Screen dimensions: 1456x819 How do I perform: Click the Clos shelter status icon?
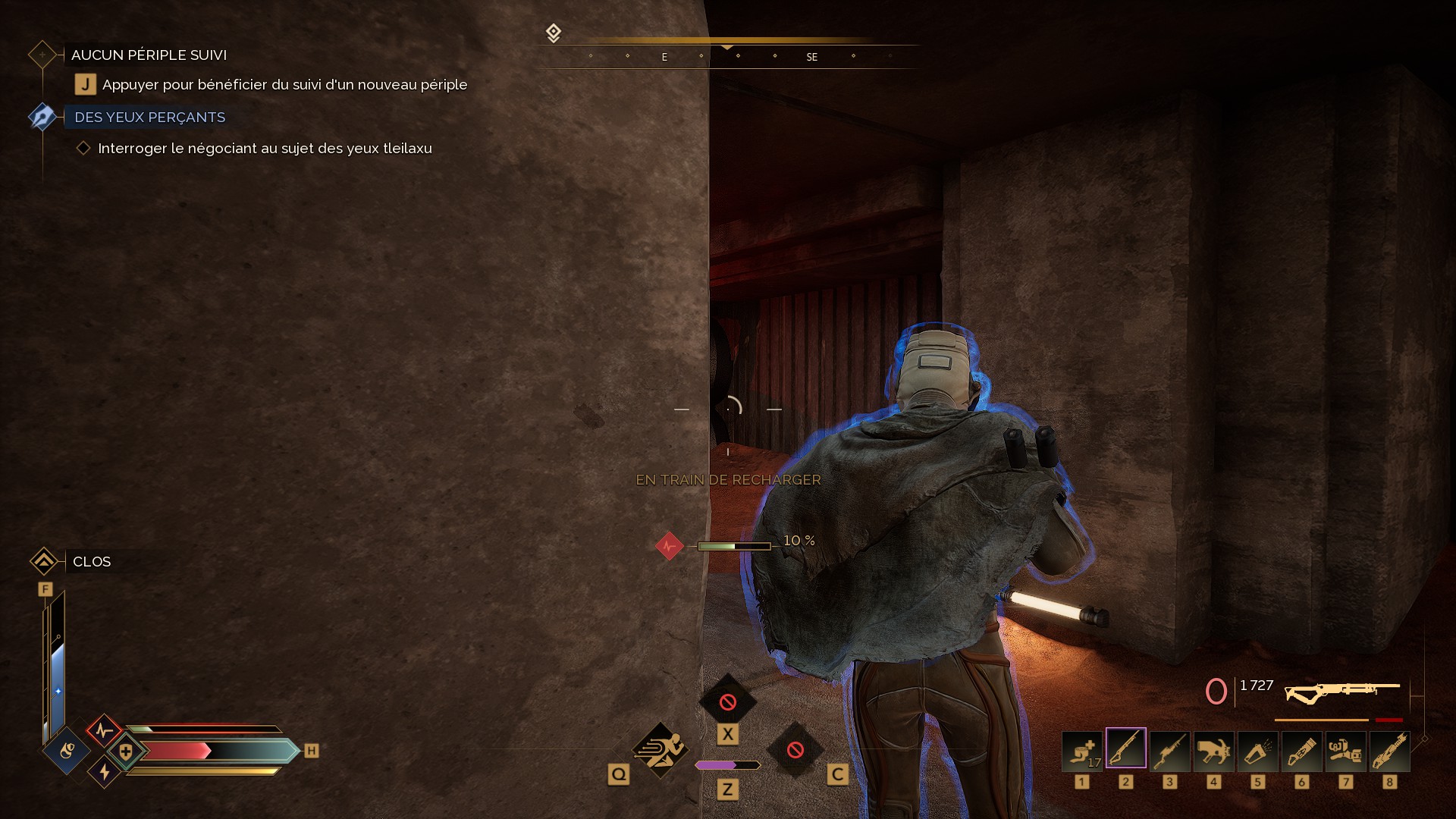[44, 561]
